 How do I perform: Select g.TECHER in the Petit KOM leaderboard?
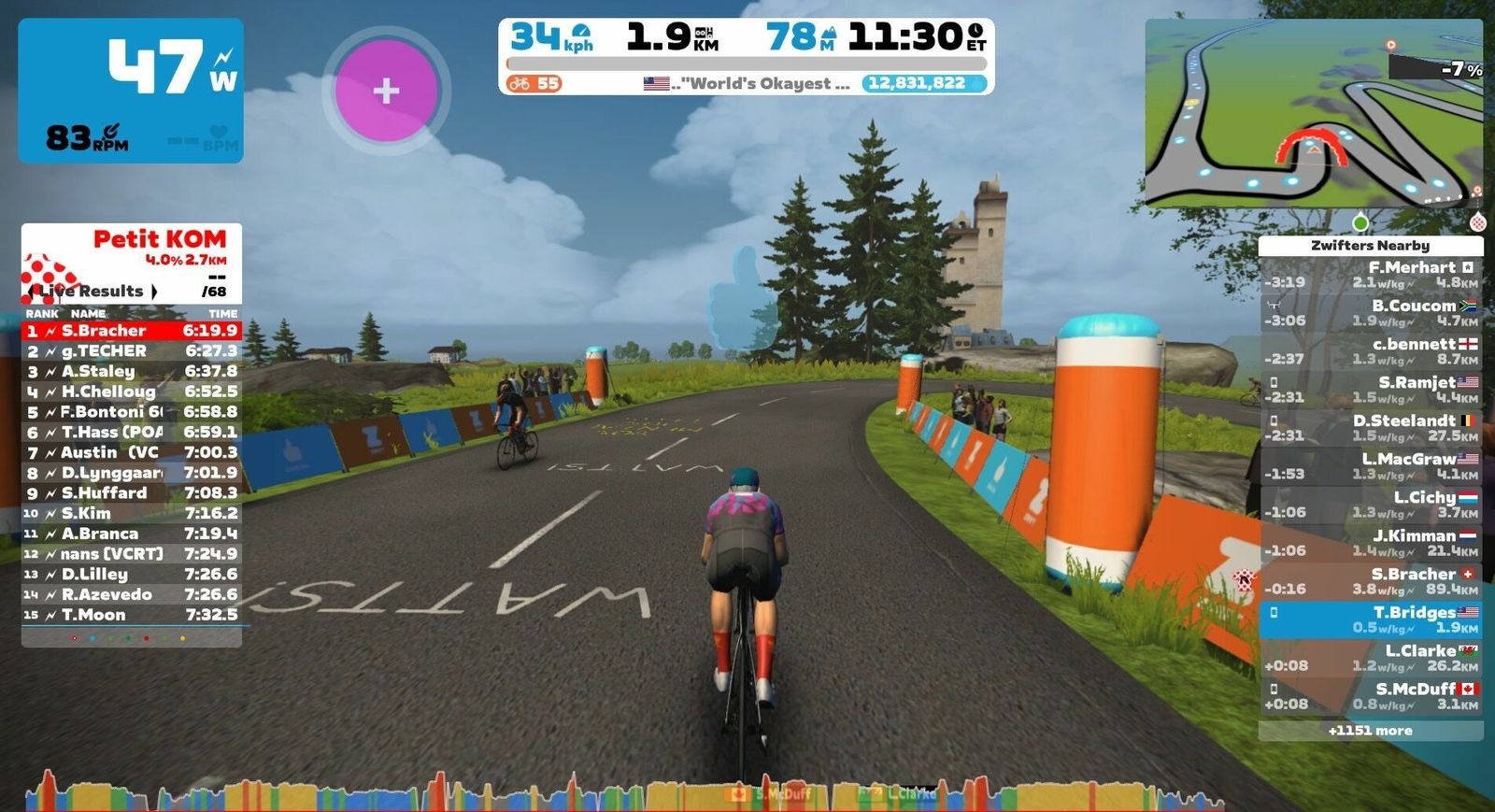pyautogui.click(x=131, y=351)
